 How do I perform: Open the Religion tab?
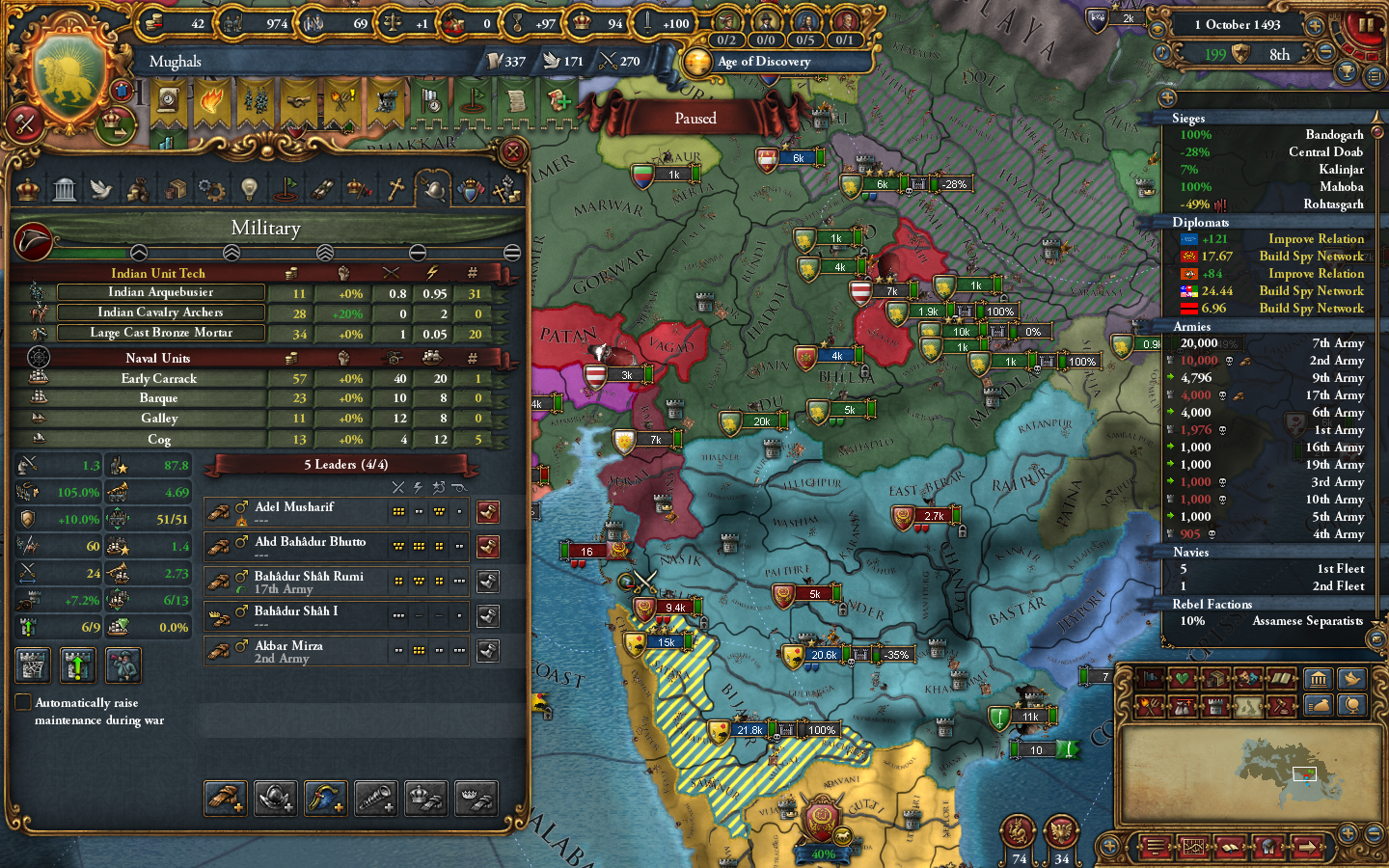pos(396,189)
